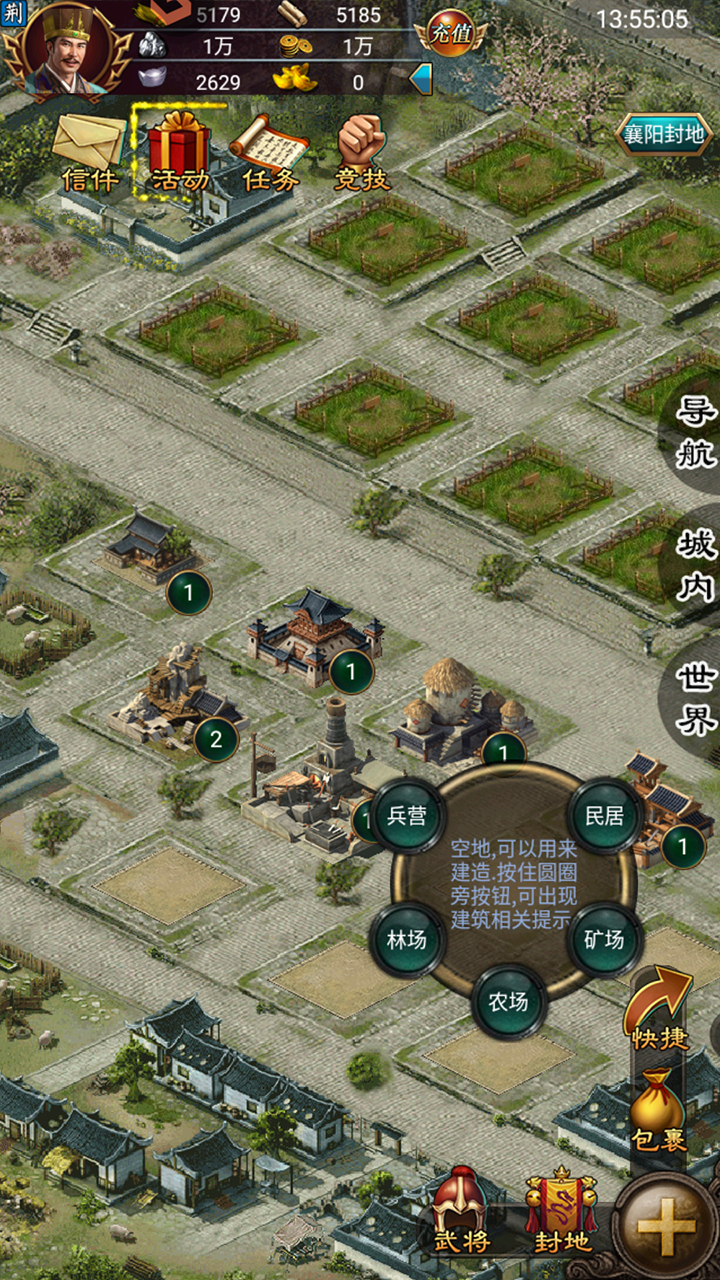Open the 活动 gift box events
The image size is (720, 1280).
pyautogui.click(x=180, y=150)
